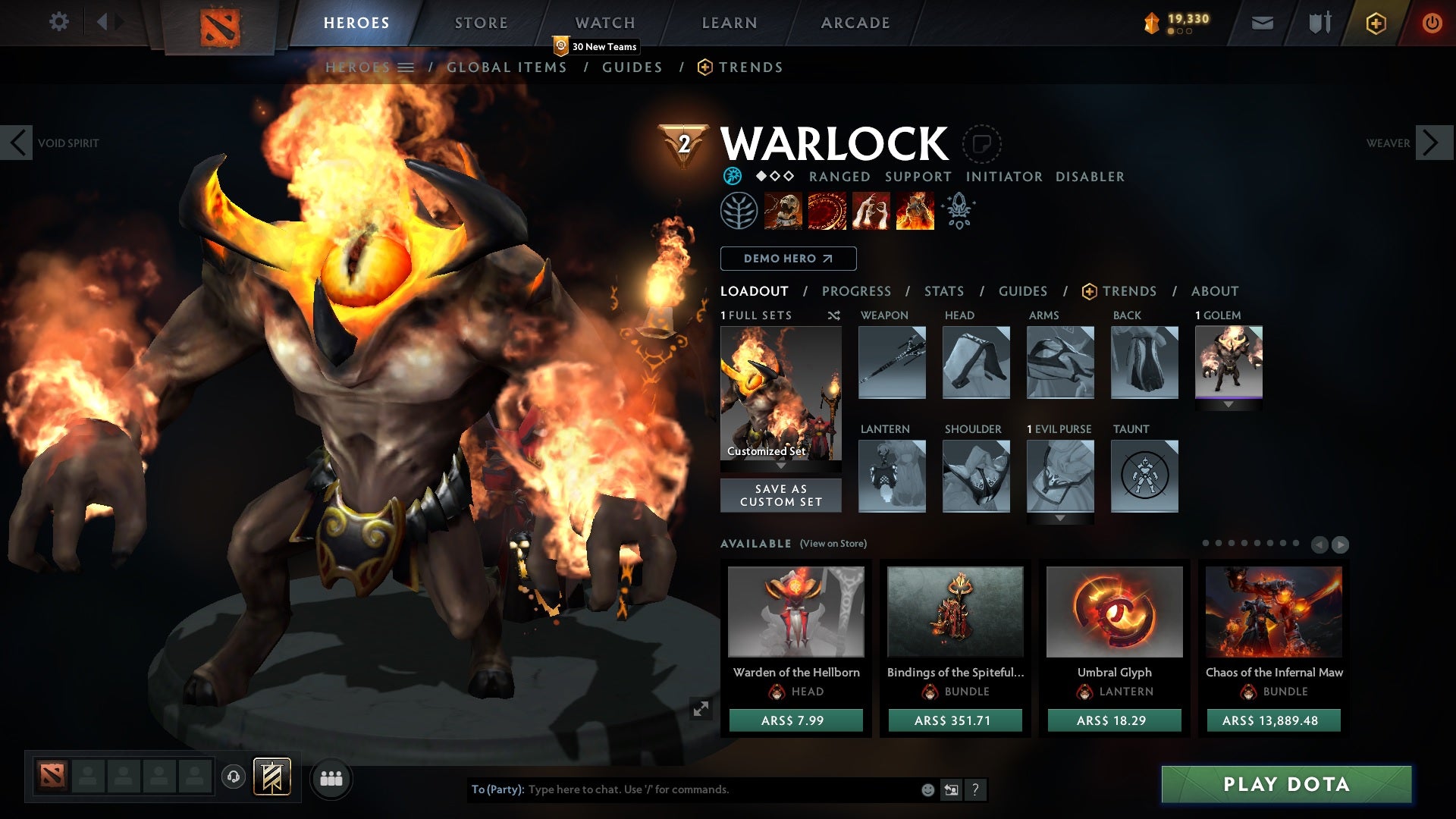Click the Demo Hero button
Screen dimensions: 1456x819
[x=787, y=259]
